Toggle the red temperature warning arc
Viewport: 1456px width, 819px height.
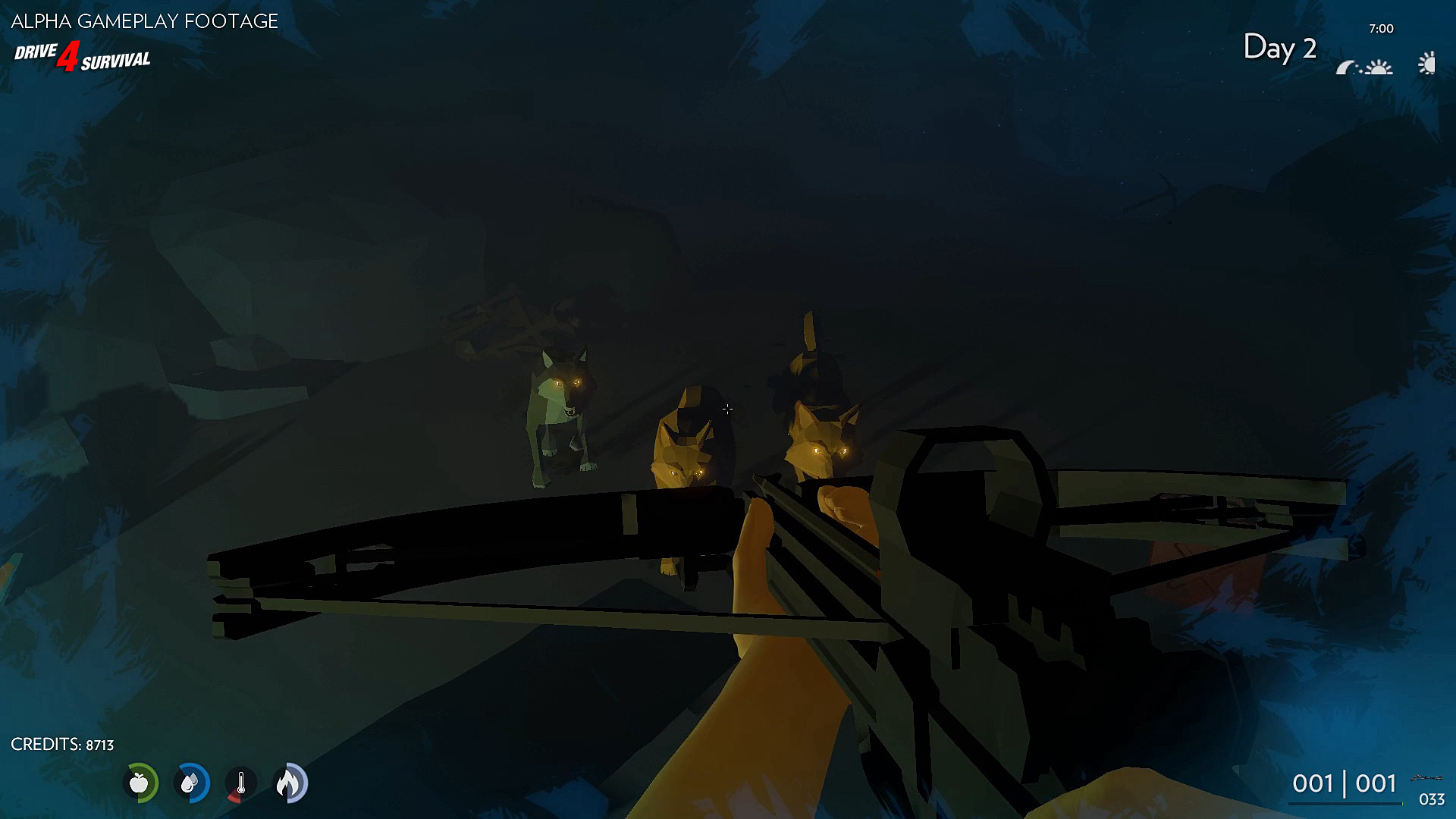(x=232, y=797)
